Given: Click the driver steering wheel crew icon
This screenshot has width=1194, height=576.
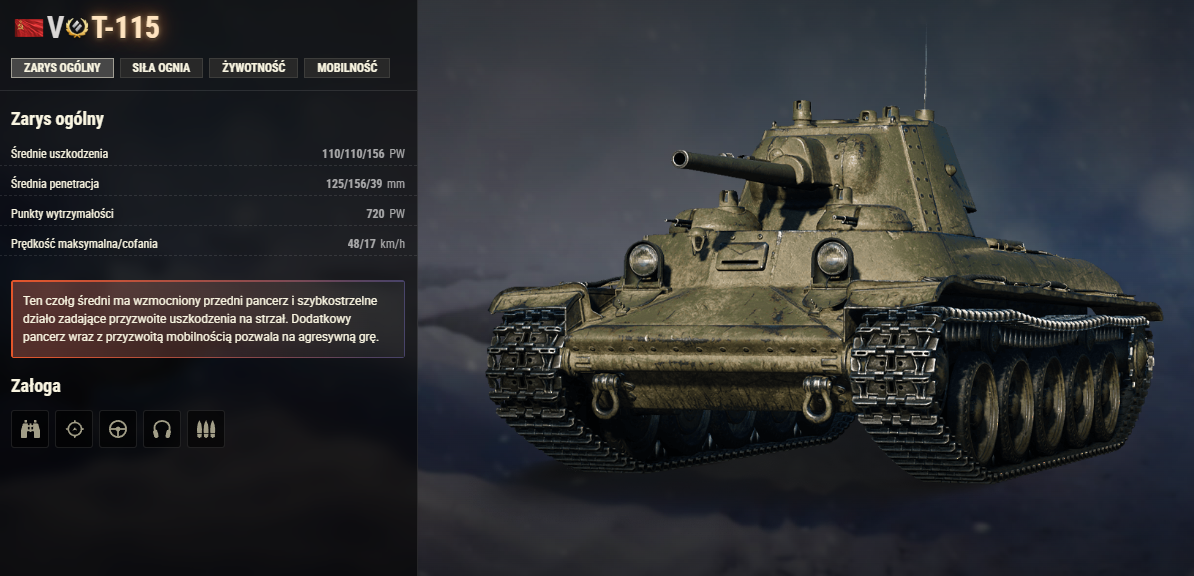Looking at the screenshot, I should [118, 429].
